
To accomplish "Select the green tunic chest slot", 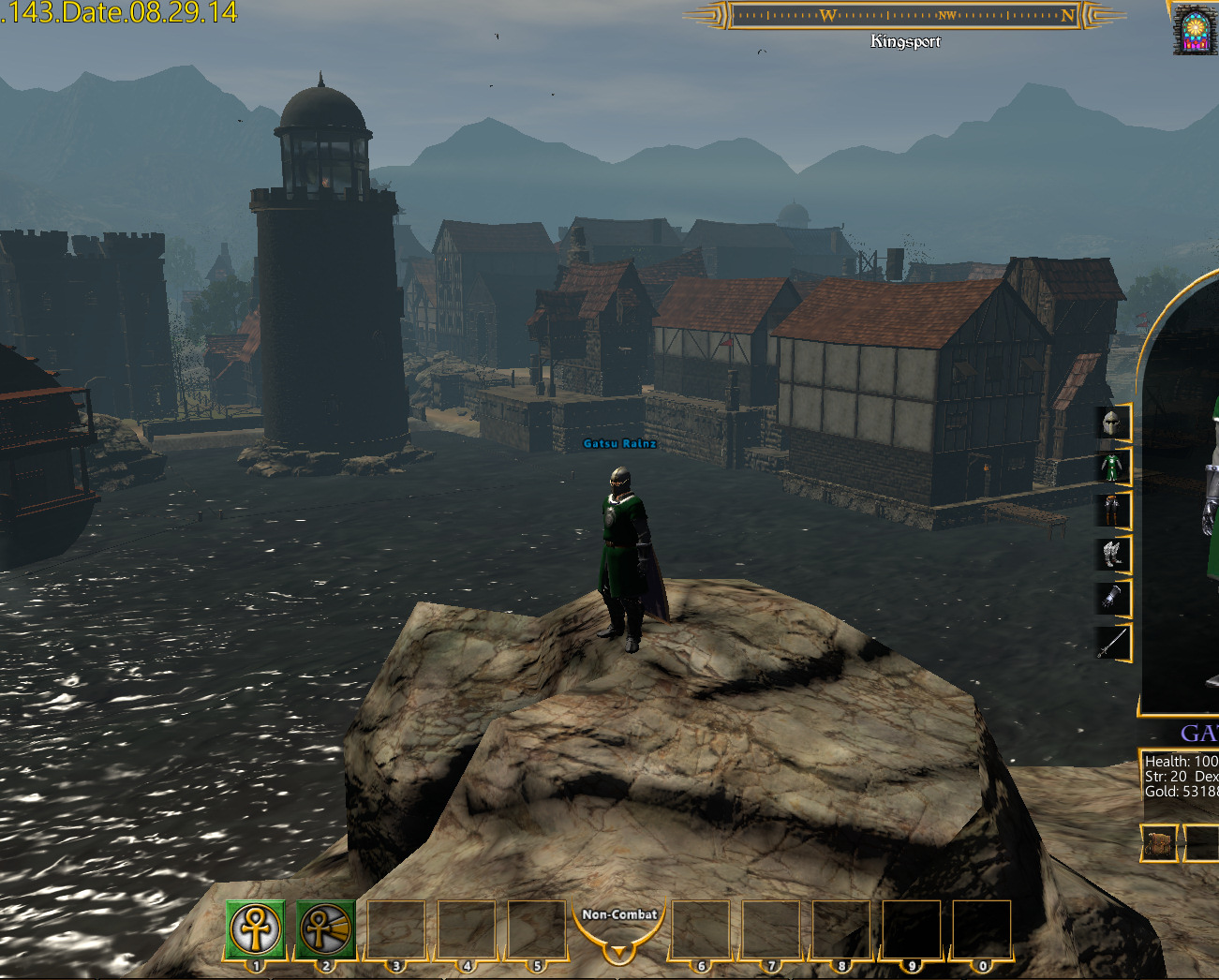I will (x=1112, y=467).
